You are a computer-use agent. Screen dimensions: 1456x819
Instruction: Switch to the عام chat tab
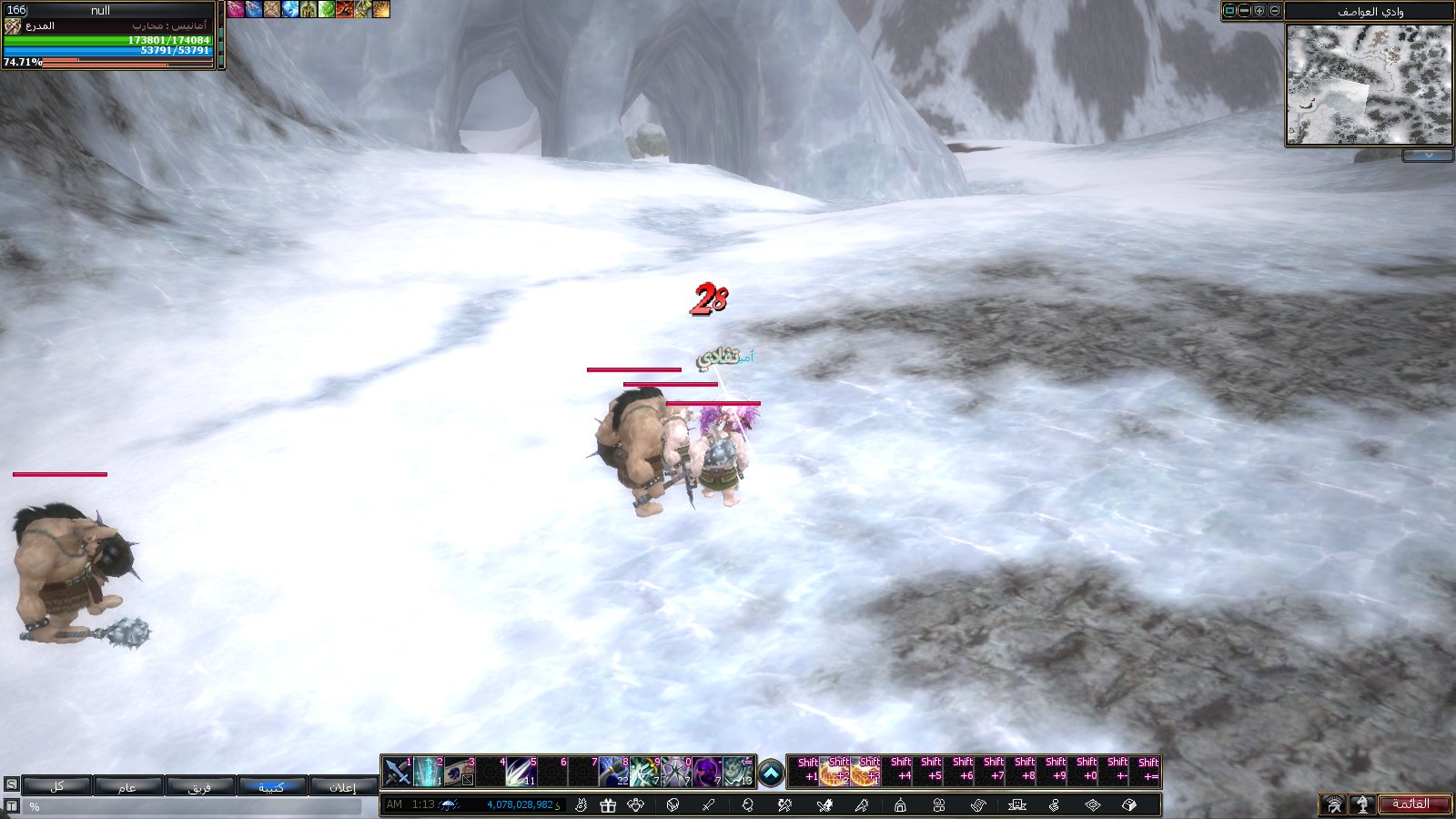[127, 786]
